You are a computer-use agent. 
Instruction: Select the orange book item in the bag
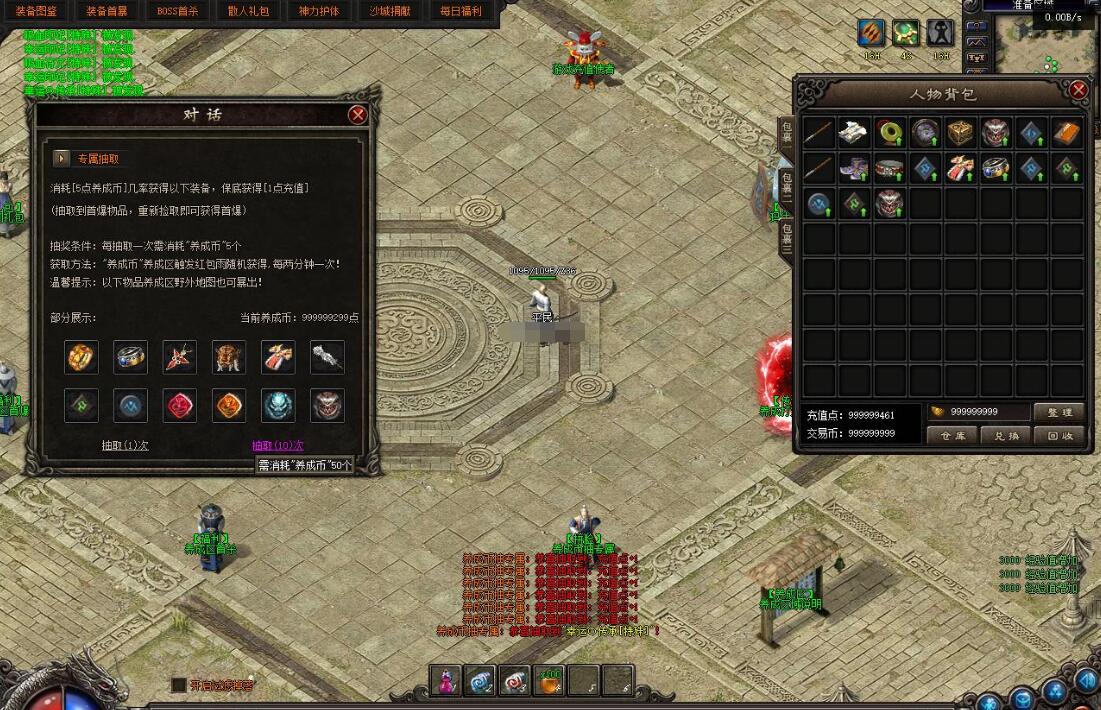[1067, 132]
